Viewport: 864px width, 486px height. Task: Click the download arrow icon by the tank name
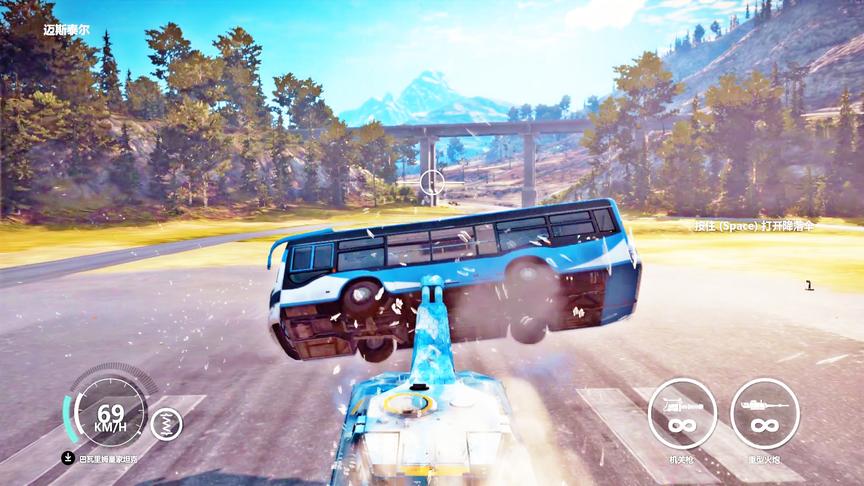point(66,459)
